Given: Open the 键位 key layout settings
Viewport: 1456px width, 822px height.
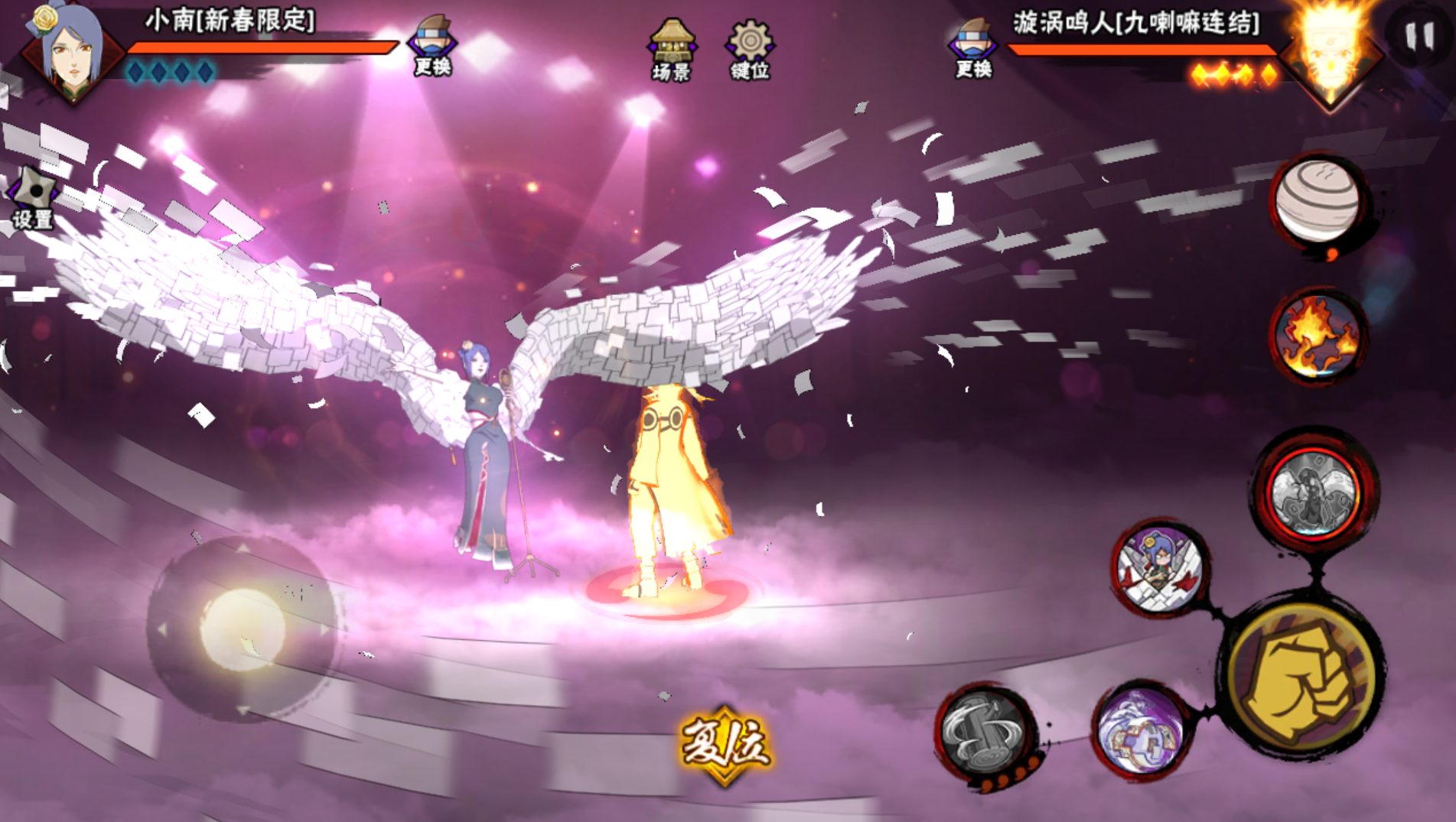Looking at the screenshot, I should coord(750,50).
